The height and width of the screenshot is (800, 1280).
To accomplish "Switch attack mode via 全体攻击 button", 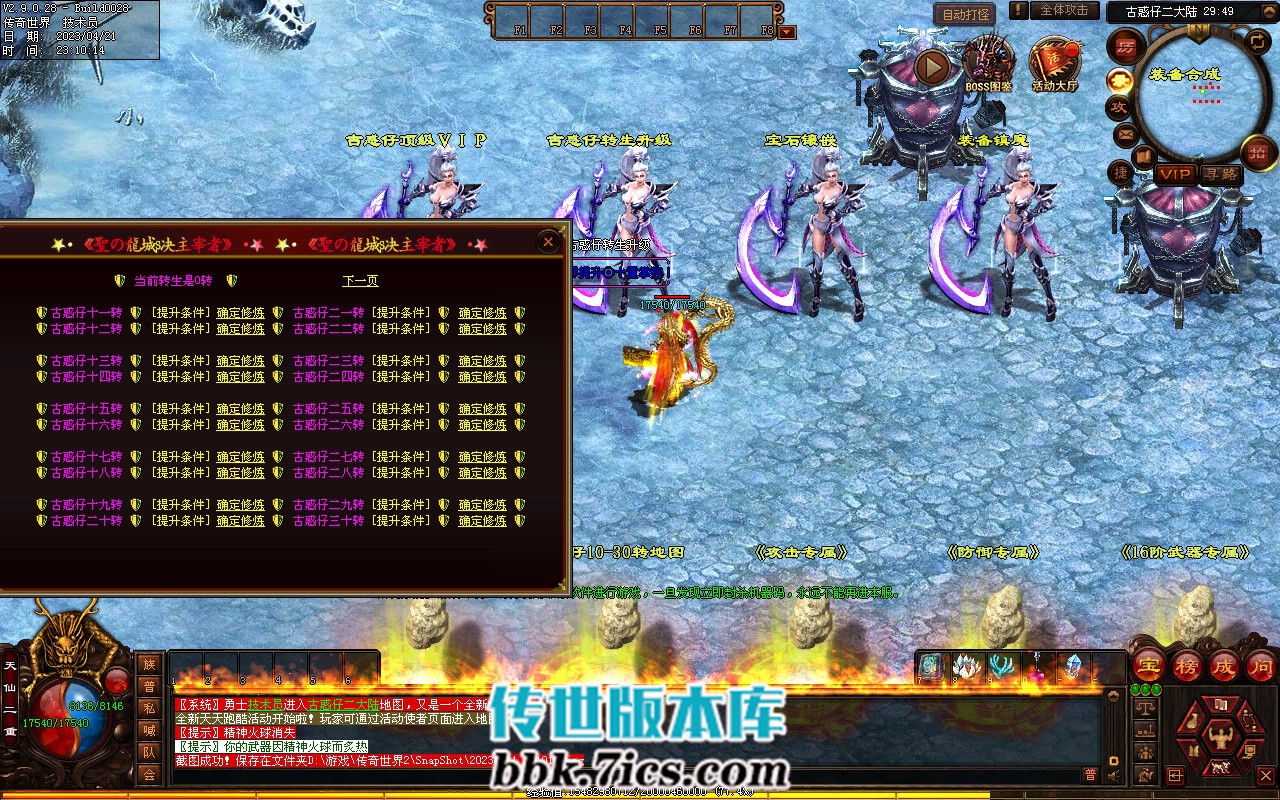I will point(1064,11).
